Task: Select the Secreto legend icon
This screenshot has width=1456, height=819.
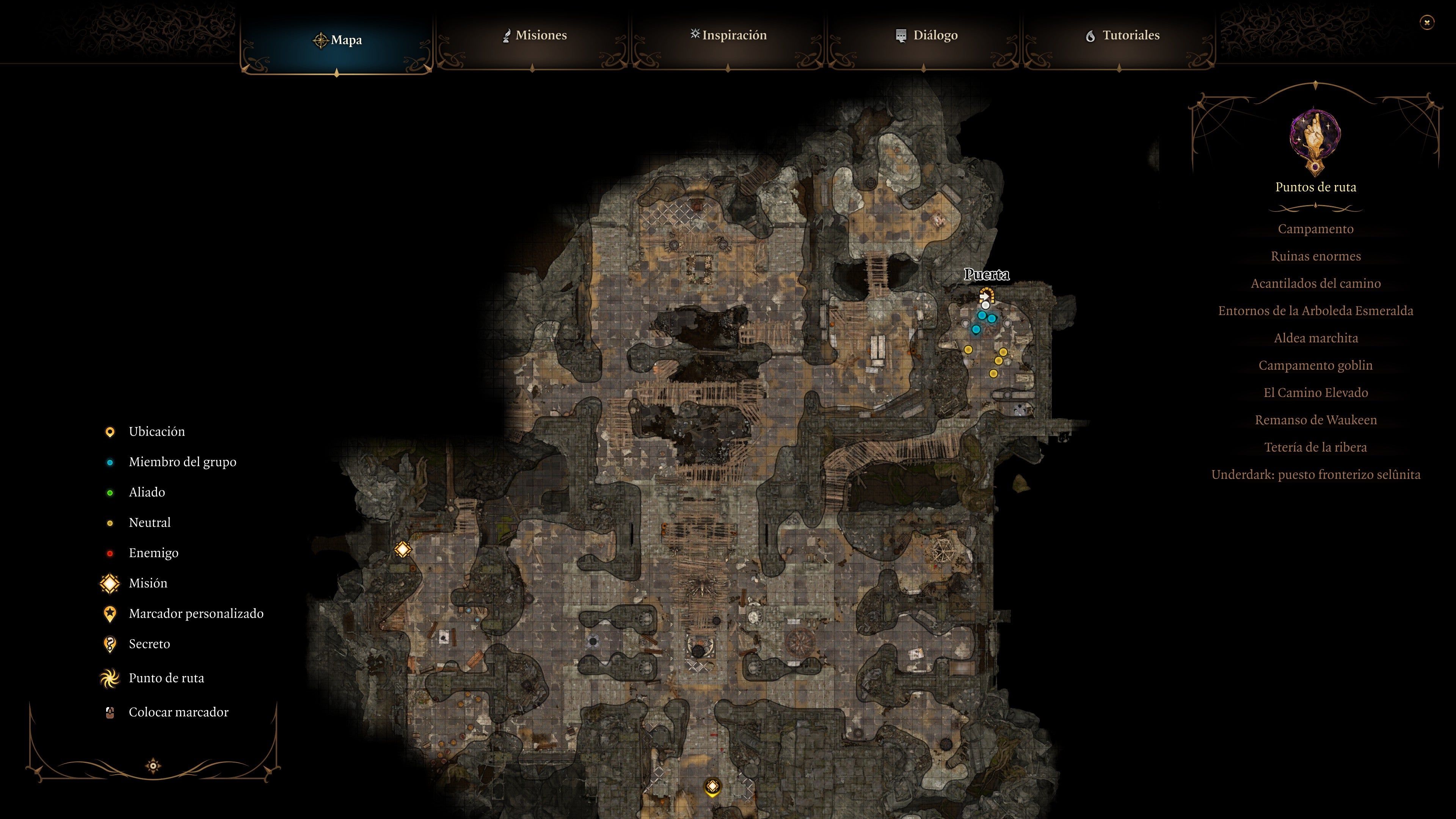Action: [110, 644]
